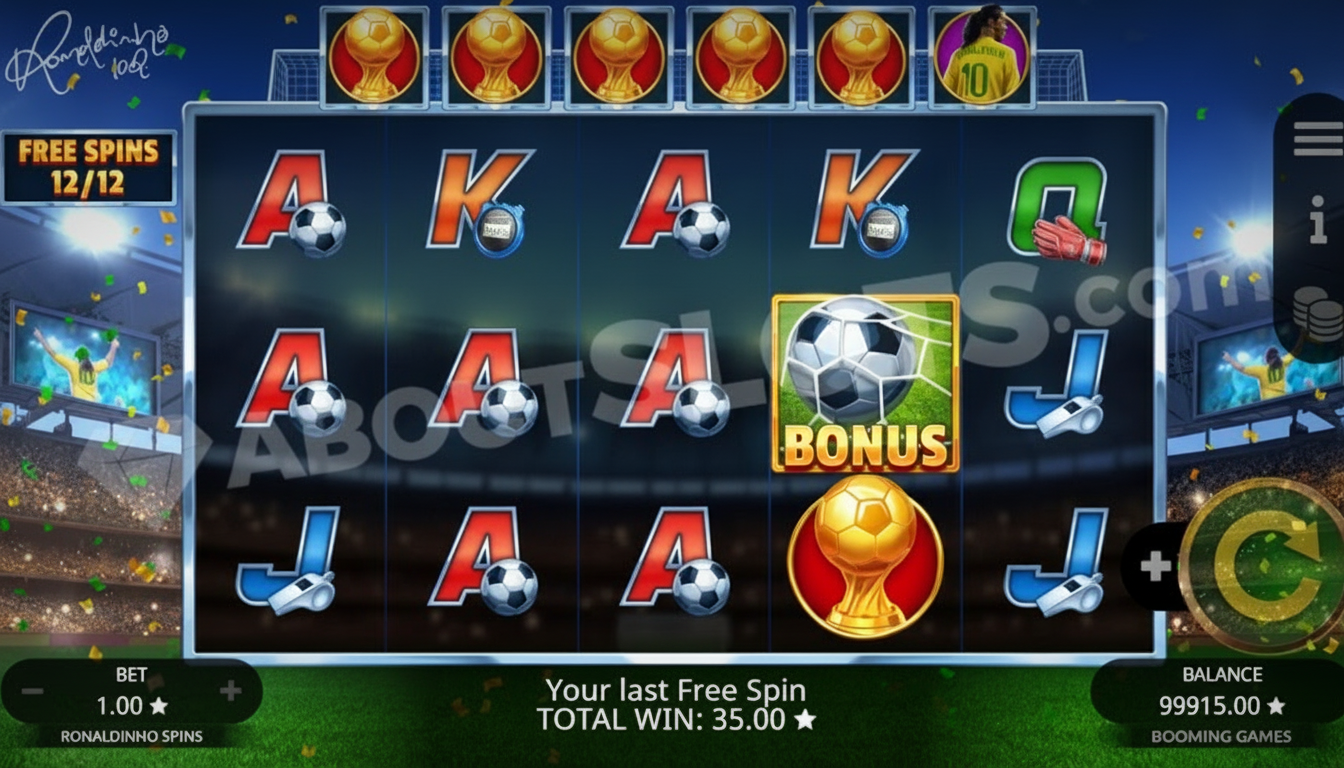
Task: Click the BALANCE value of 99915.00
Action: [1222, 705]
